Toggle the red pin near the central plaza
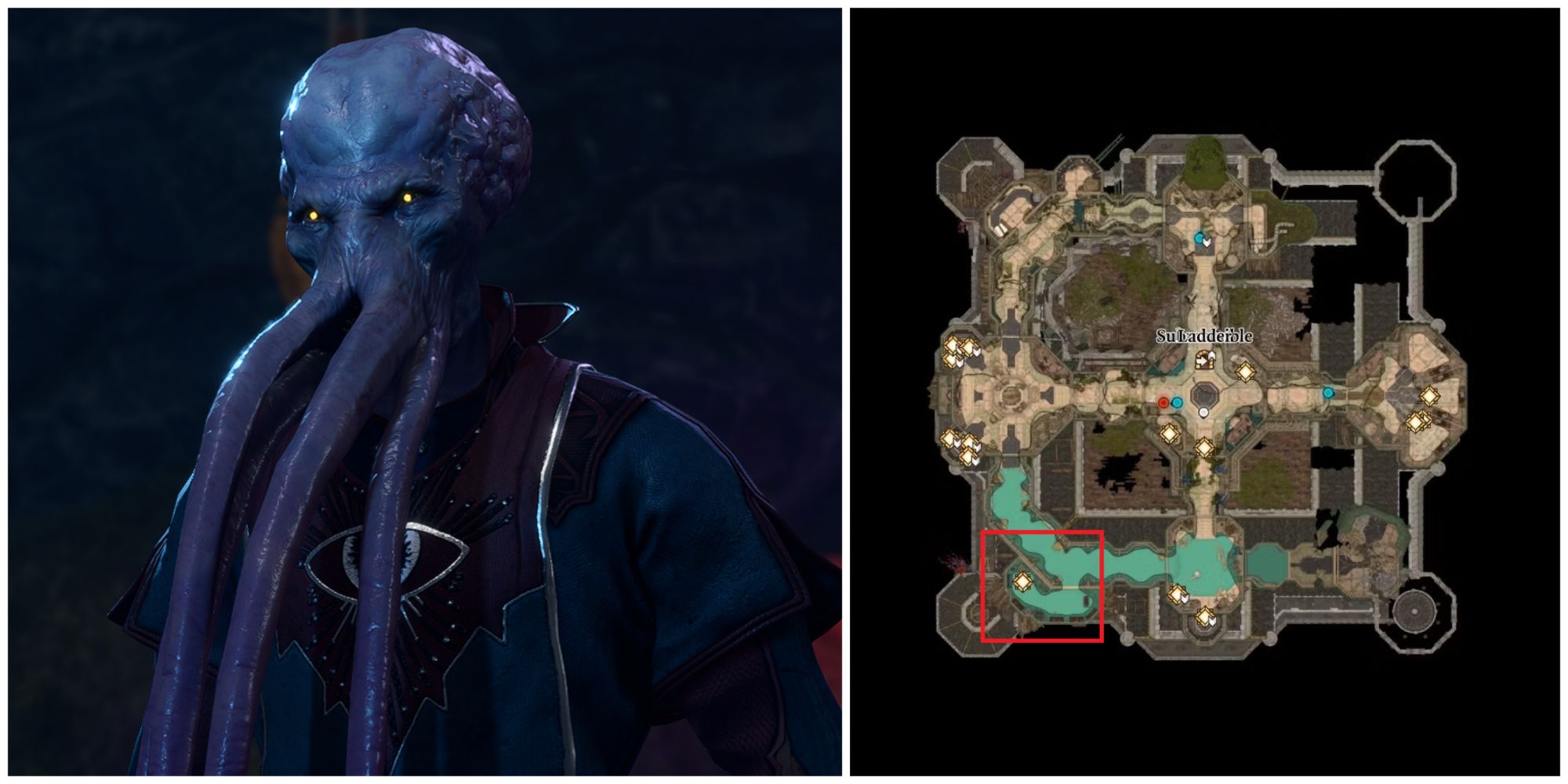 [x=1164, y=402]
